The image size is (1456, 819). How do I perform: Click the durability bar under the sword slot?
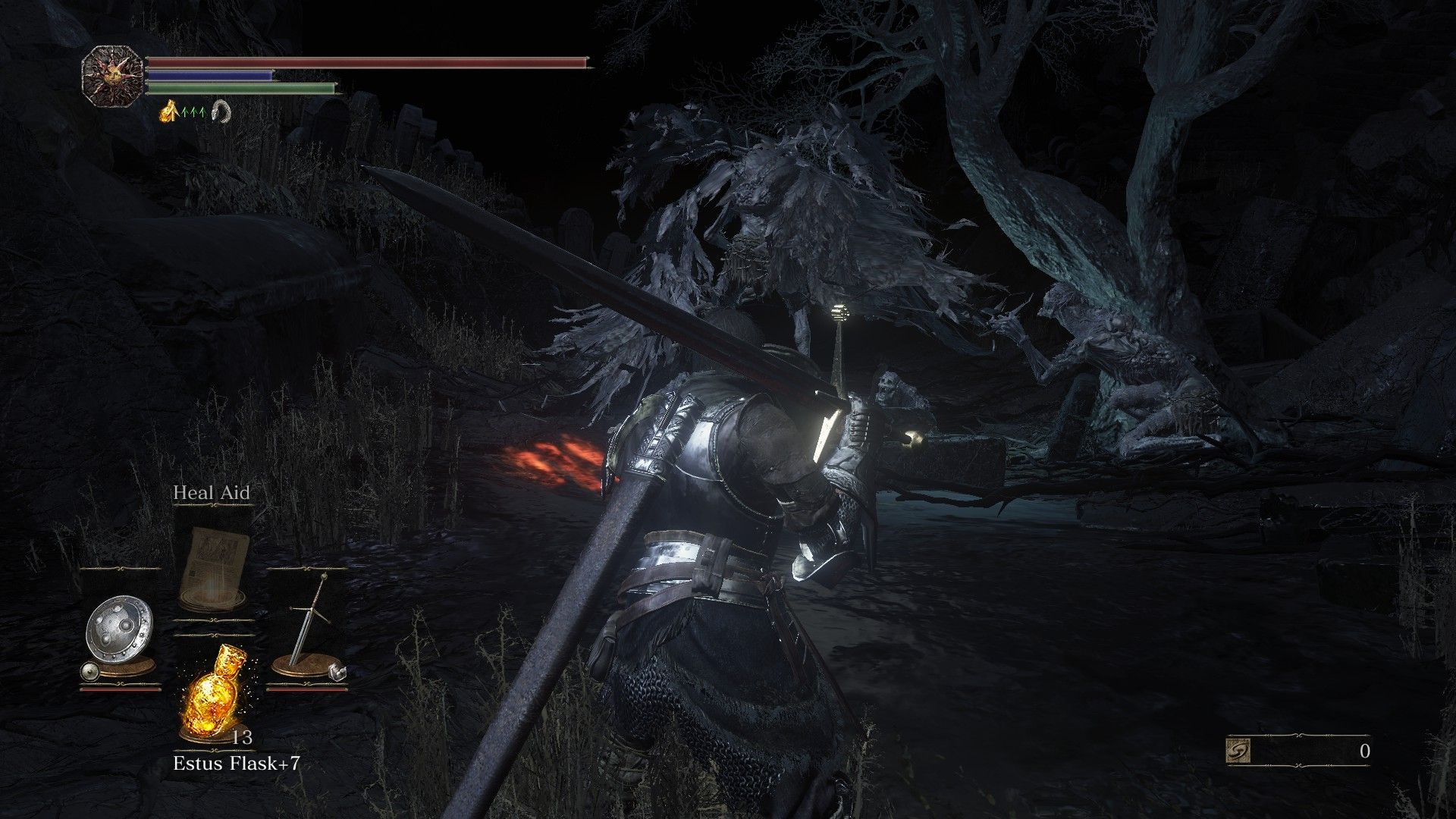coord(307,690)
